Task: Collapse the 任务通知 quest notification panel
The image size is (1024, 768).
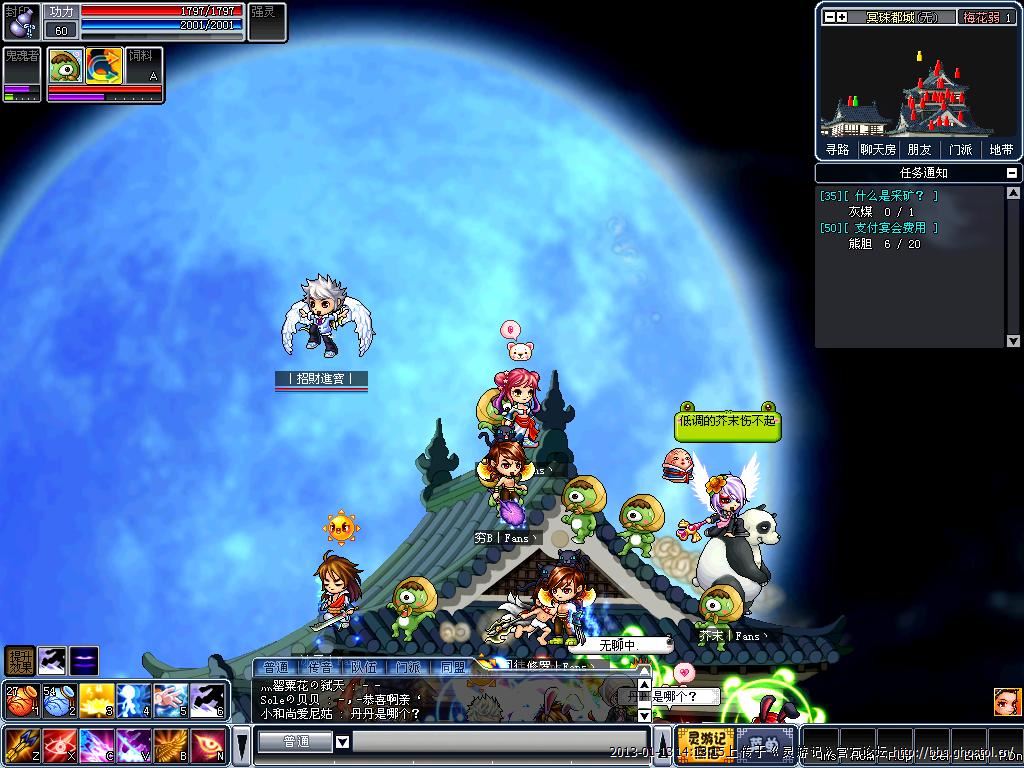Action: click(x=1012, y=173)
